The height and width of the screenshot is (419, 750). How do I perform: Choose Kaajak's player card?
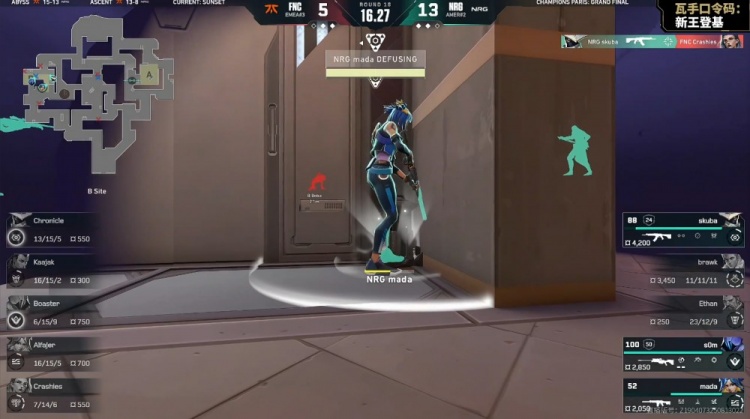point(52,271)
